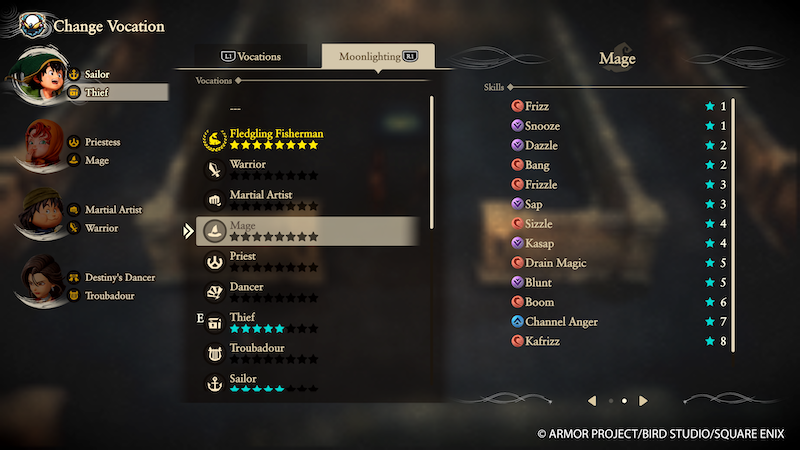
Task: Choose the Fledgling Fisherman vocation
Action: pos(276,137)
